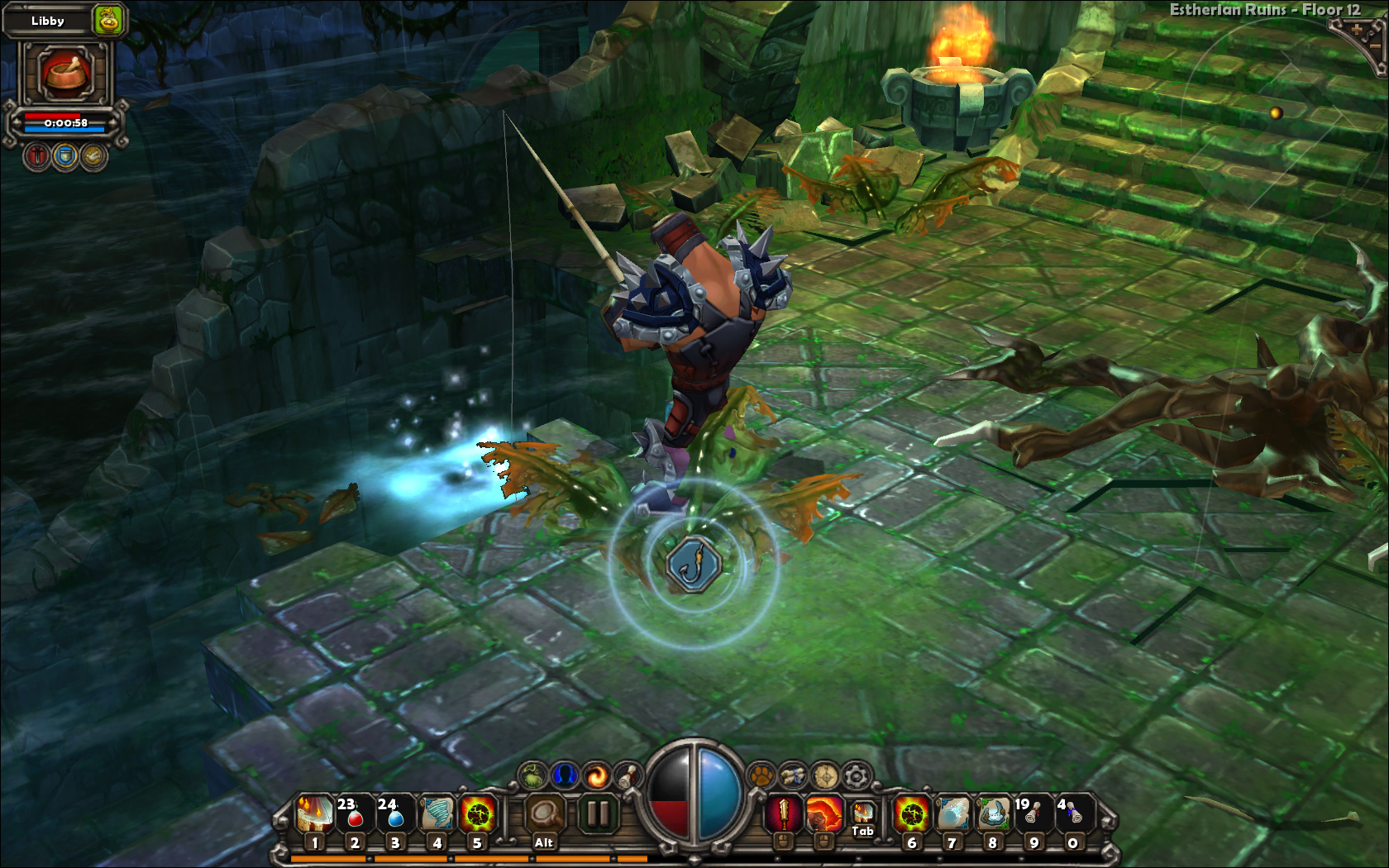Open Libby's pet inventory bag
This screenshot has height=868, width=1389.
[x=109, y=20]
